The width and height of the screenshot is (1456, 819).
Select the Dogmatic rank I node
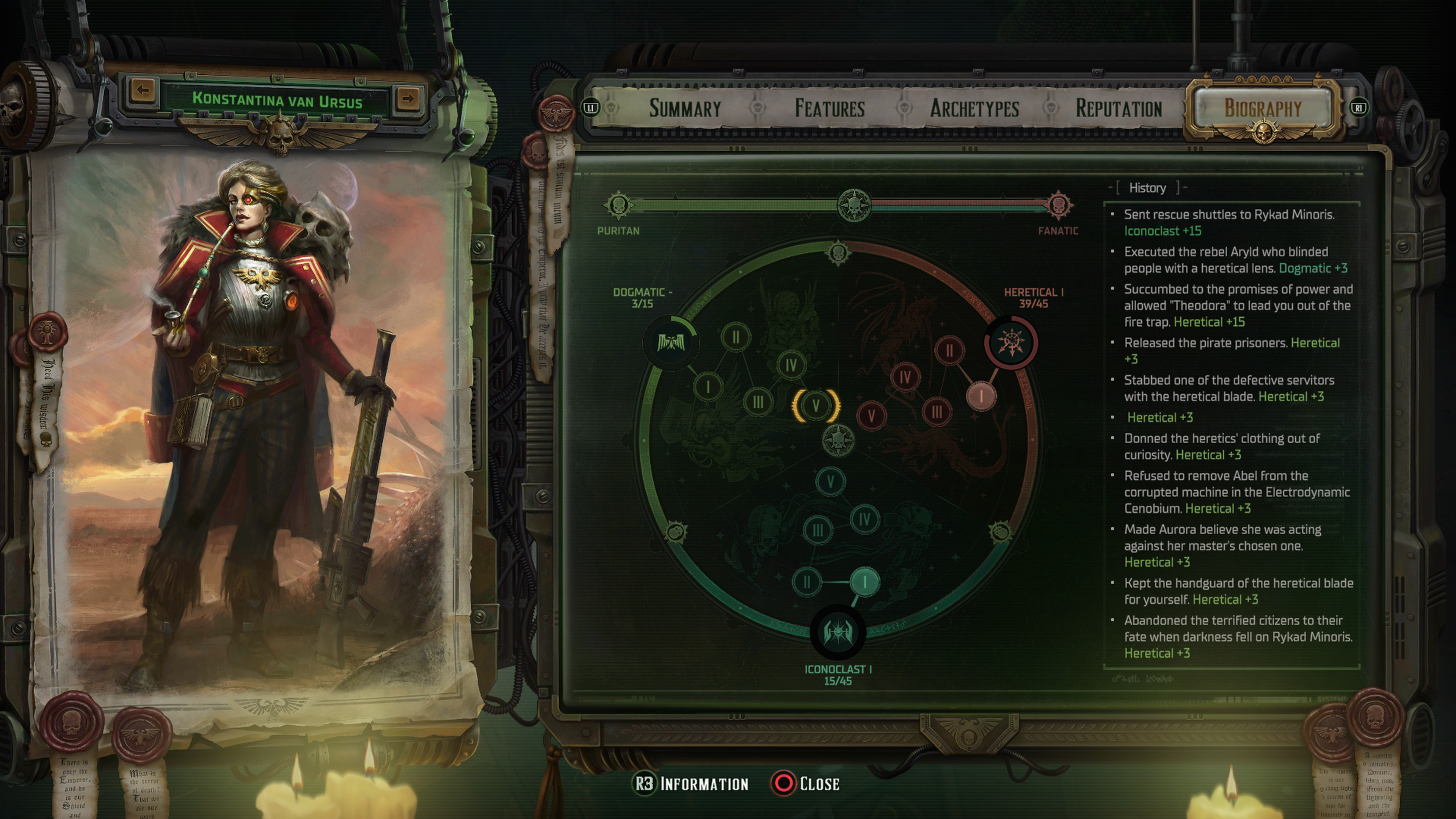[708, 387]
